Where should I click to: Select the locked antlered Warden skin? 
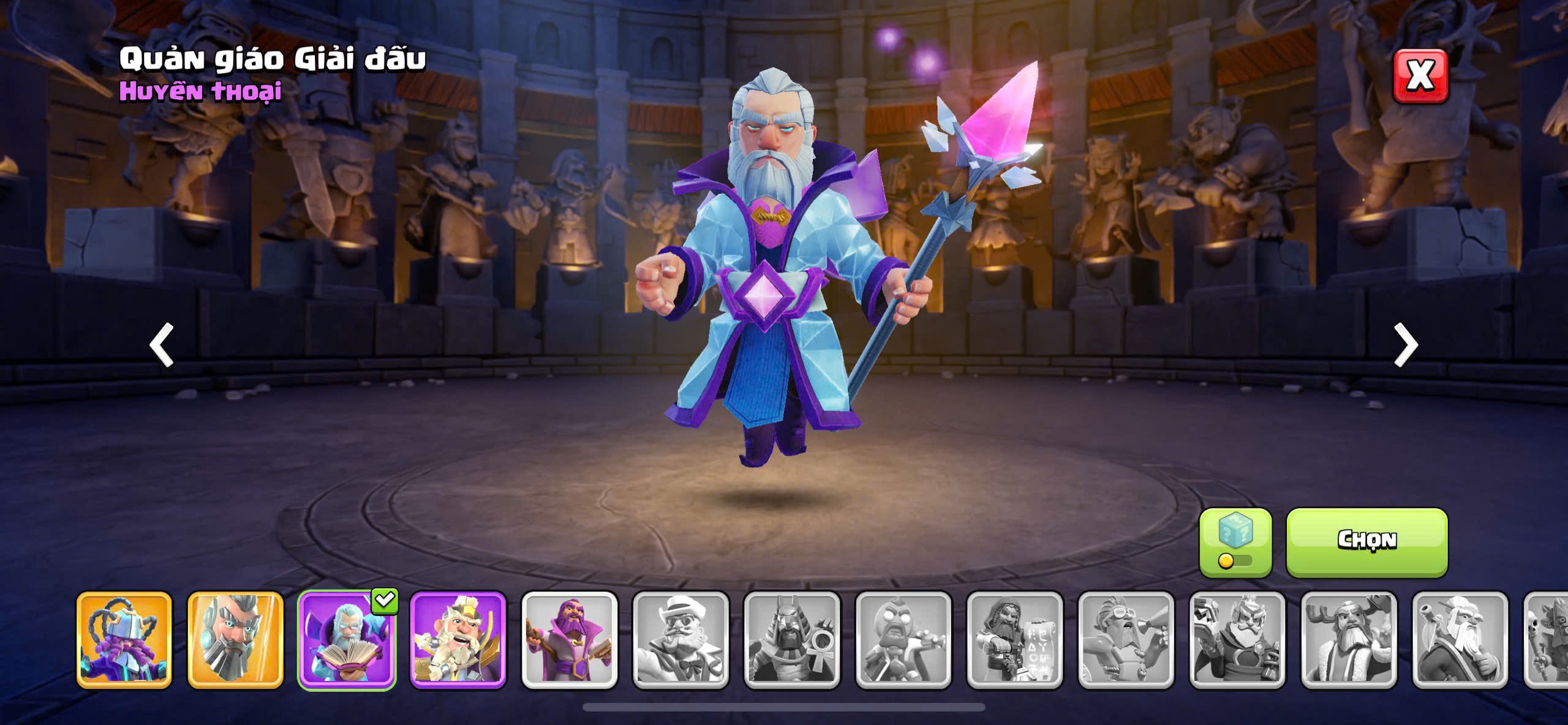pyautogui.click(x=1349, y=640)
